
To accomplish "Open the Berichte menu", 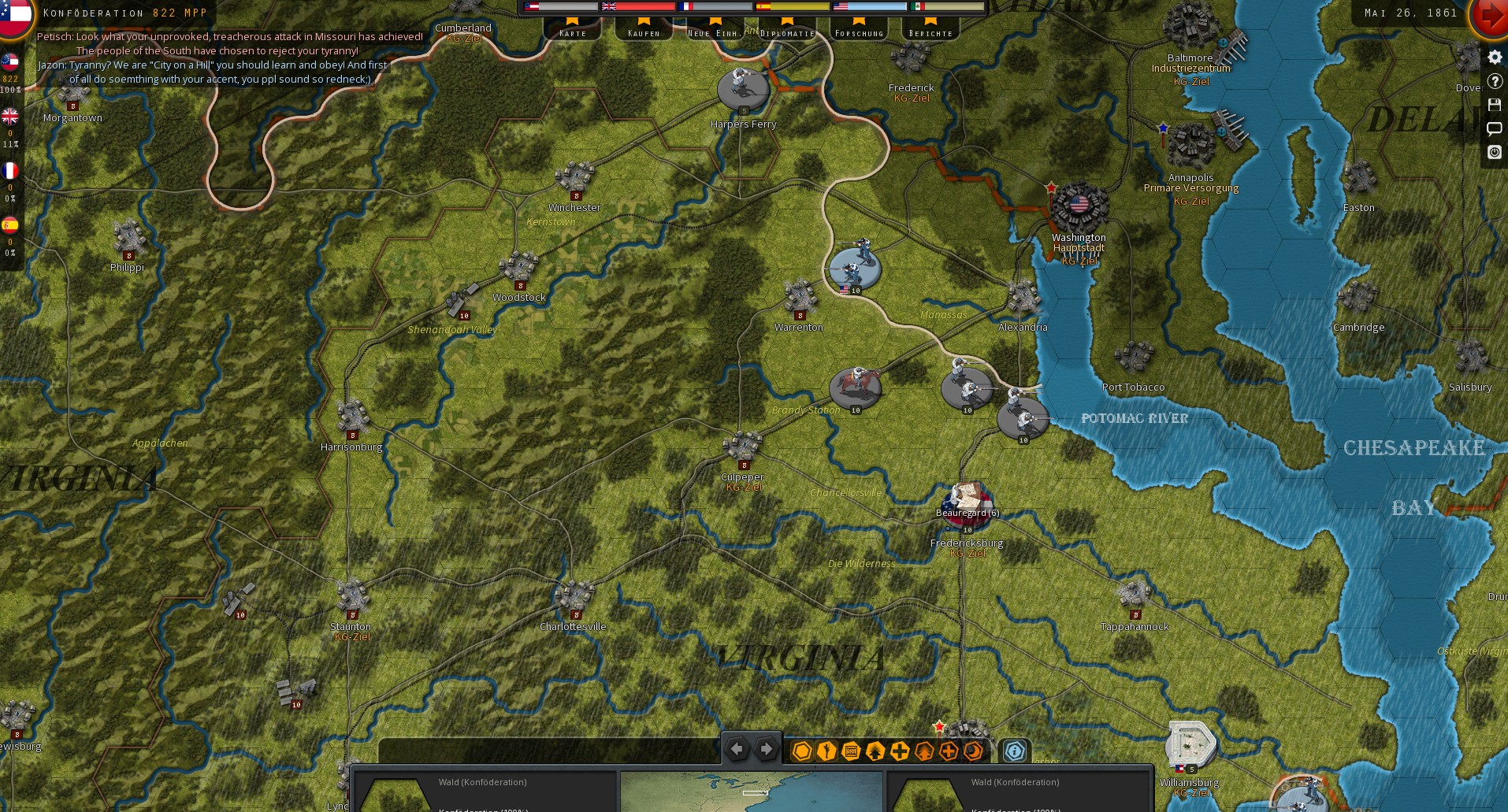I will 930,32.
